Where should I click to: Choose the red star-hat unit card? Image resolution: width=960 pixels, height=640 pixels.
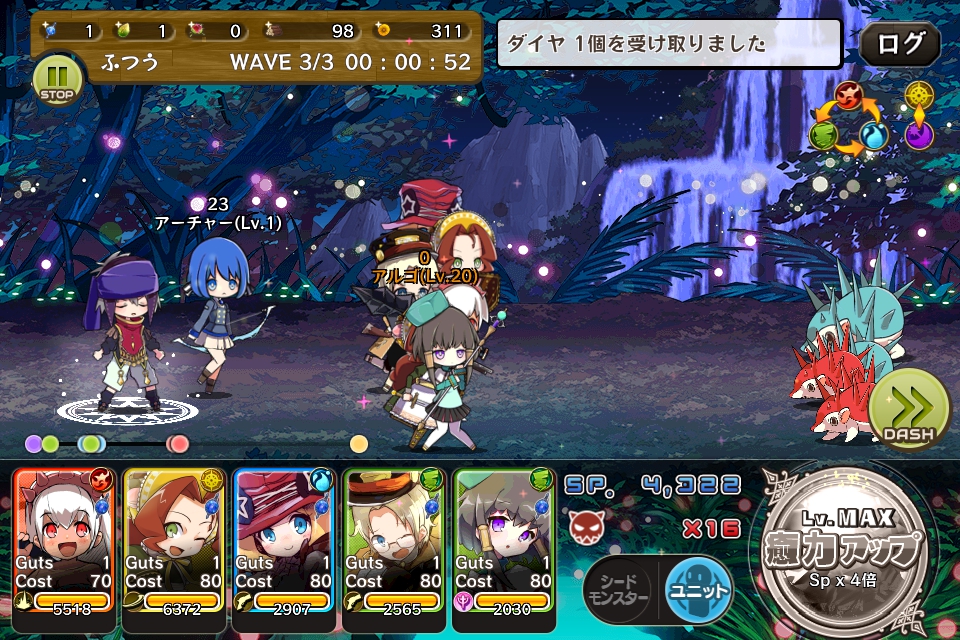(284, 538)
